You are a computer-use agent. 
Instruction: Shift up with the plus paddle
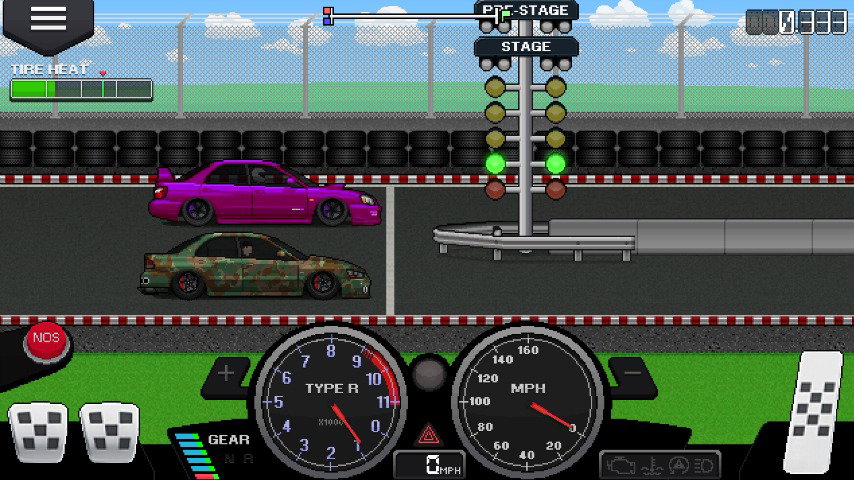227,375
